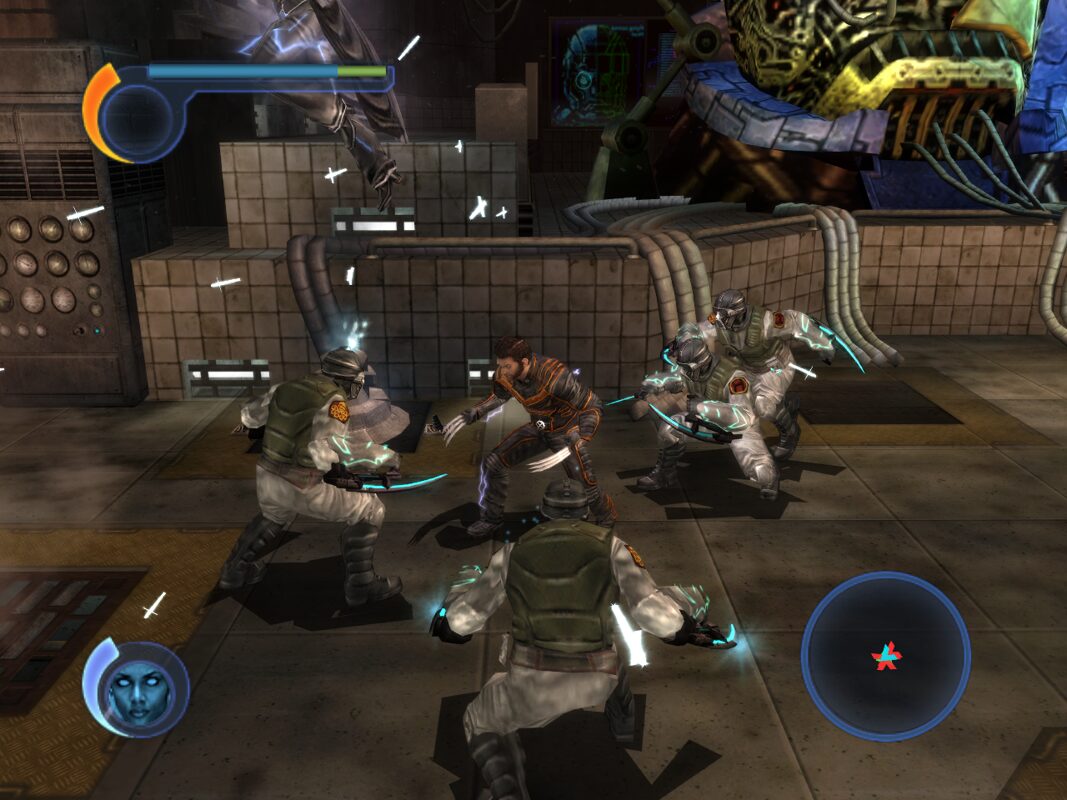Click the circular character gauge beside health bar
1067x800 pixels.
pyautogui.click(x=137, y=116)
